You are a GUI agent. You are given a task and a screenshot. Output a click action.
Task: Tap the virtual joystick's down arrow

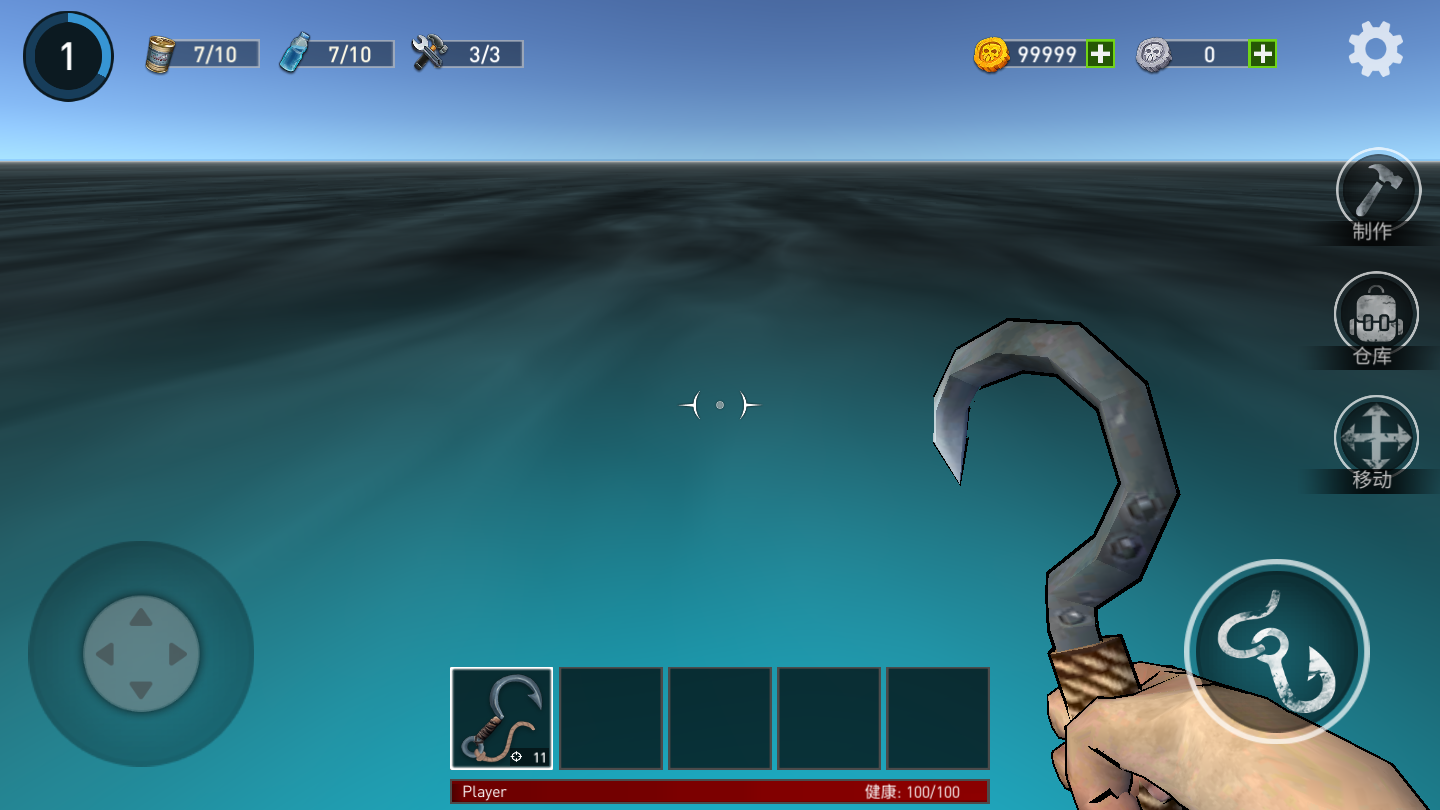(x=141, y=691)
